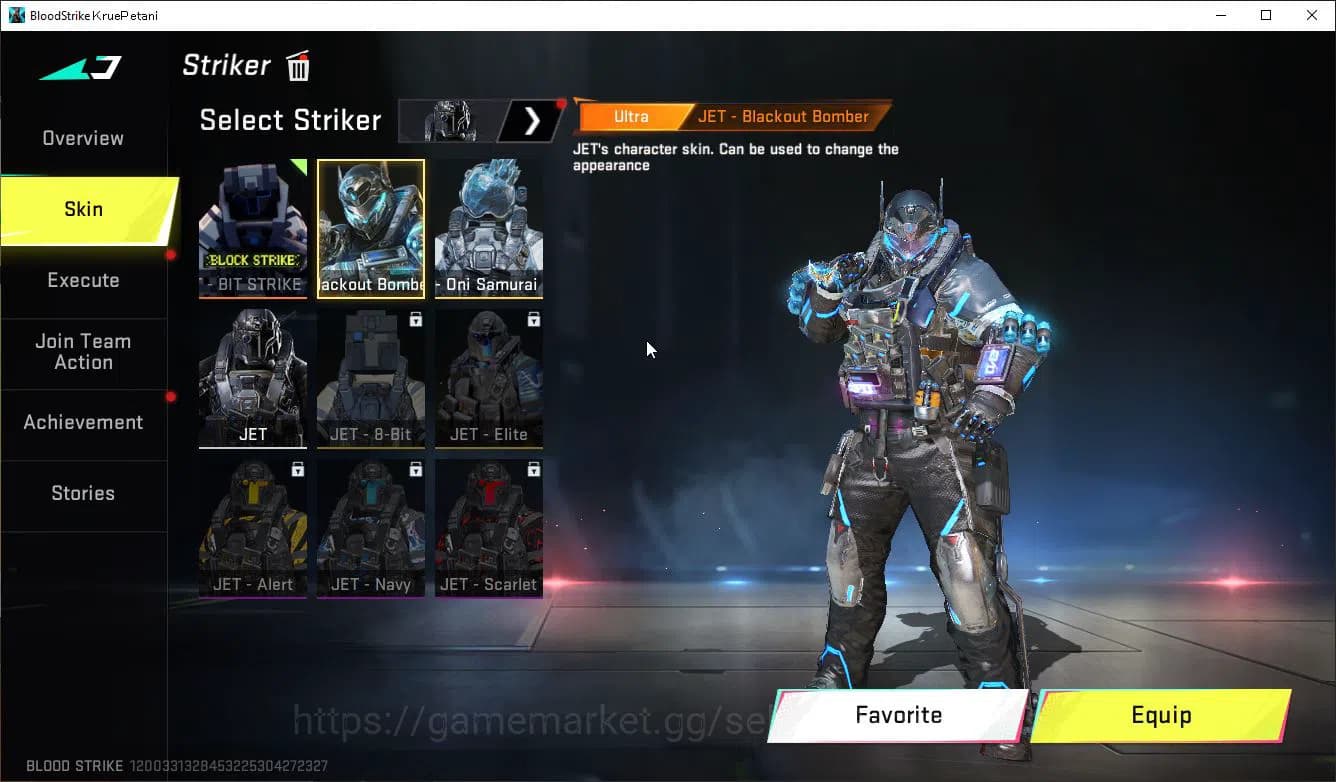Select the default JET skin thumbnail

[253, 378]
